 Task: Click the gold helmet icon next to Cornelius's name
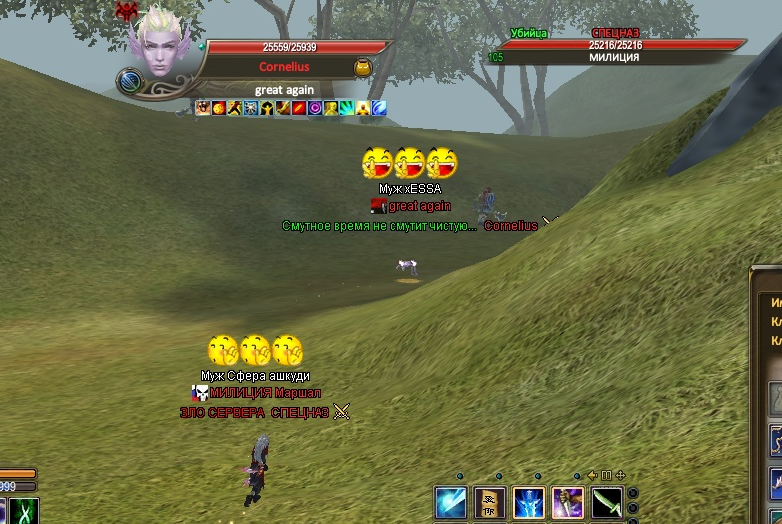tap(363, 67)
